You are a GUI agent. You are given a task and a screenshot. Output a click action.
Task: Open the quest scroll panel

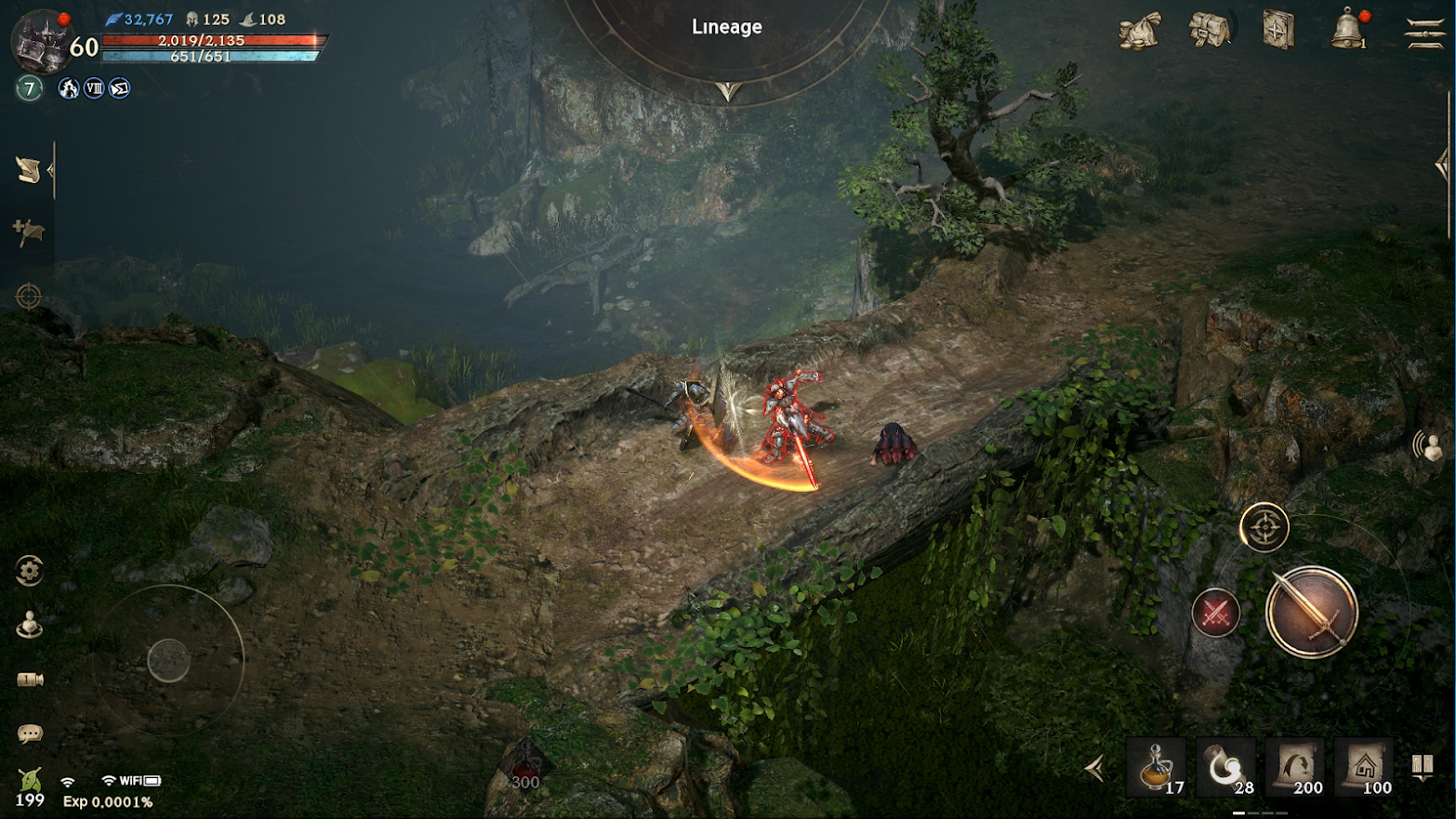[x=28, y=170]
